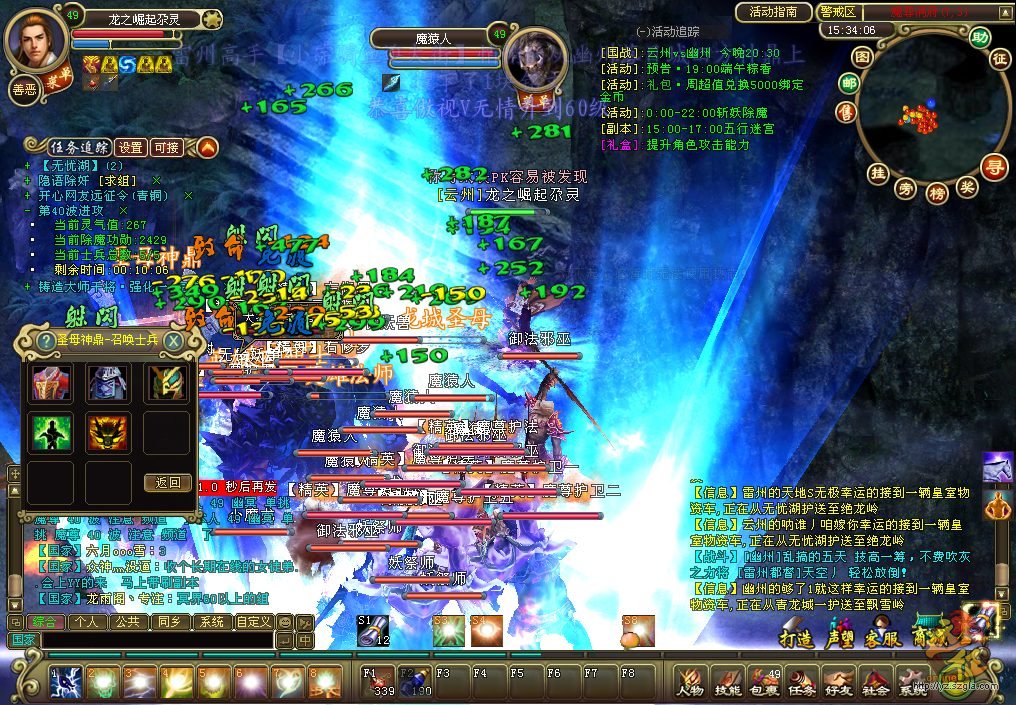Open the 打造 crafting button

click(x=796, y=640)
